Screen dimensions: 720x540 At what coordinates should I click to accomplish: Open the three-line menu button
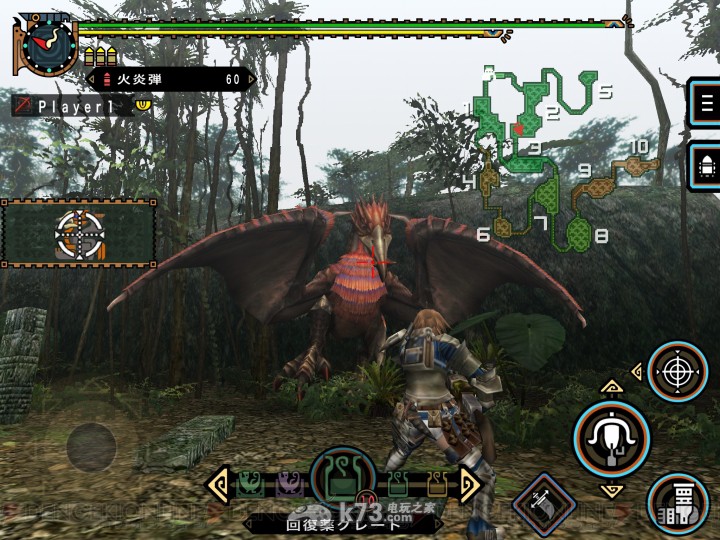[707, 103]
